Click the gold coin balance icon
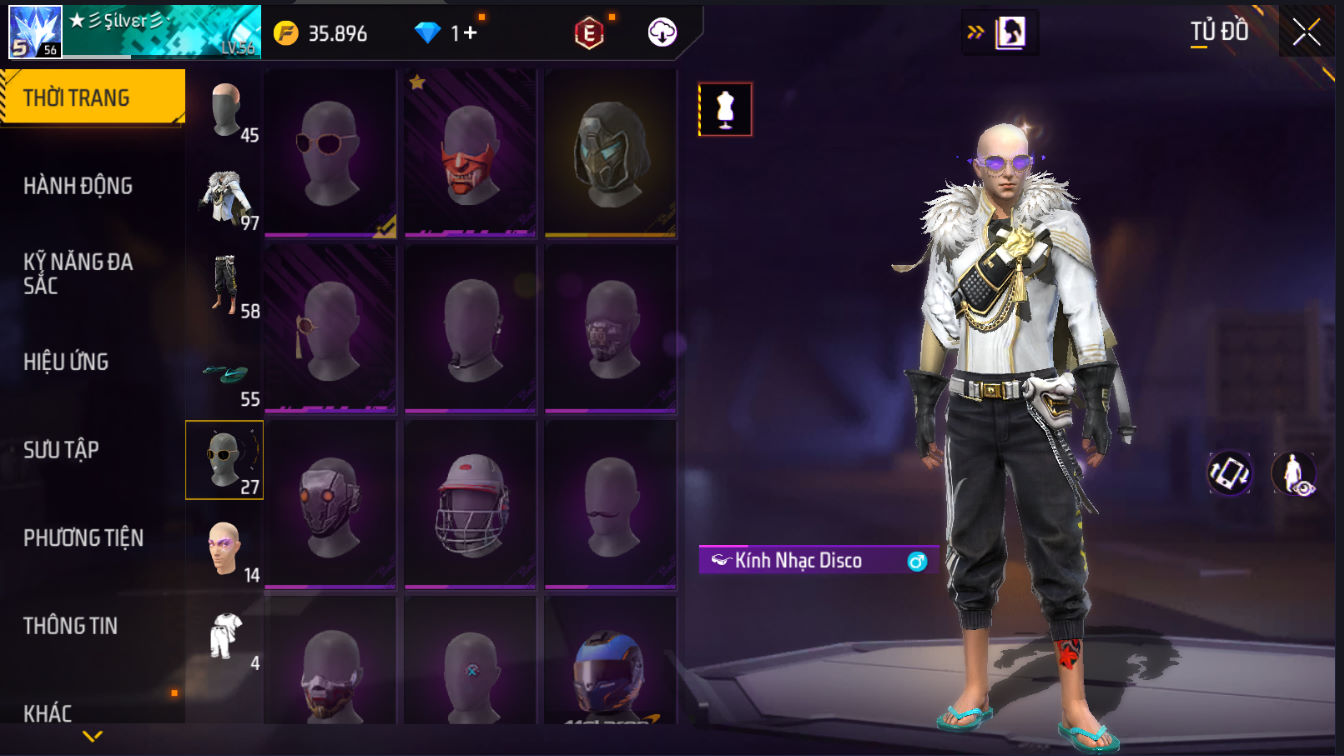Viewport: 1344px width, 756px height. click(x=286, y=33)
